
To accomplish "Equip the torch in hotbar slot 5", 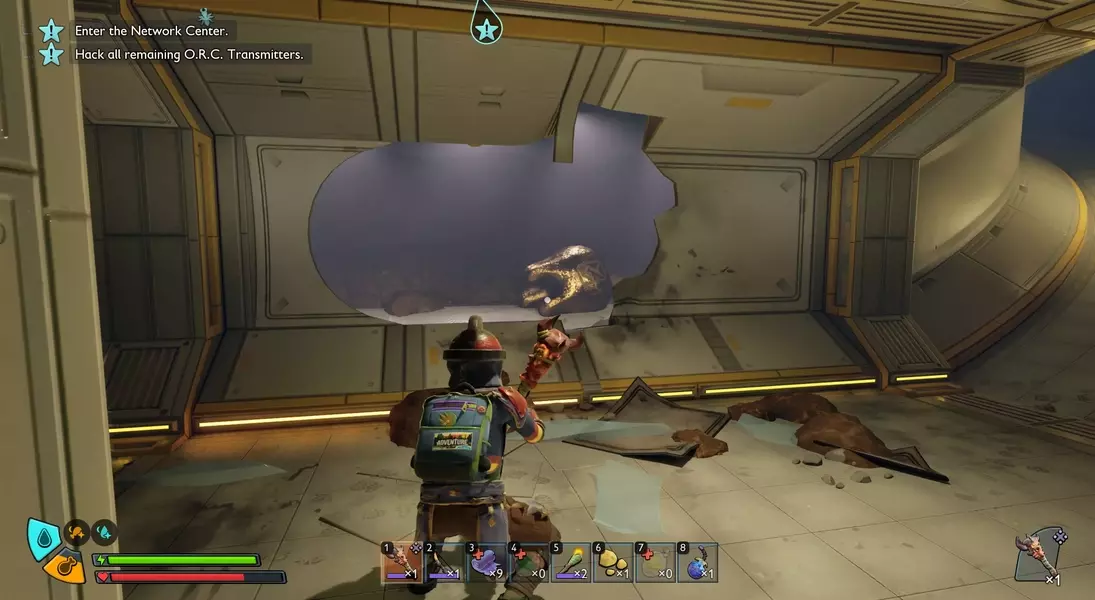I will pyautogui.click(x=571, y=563).
